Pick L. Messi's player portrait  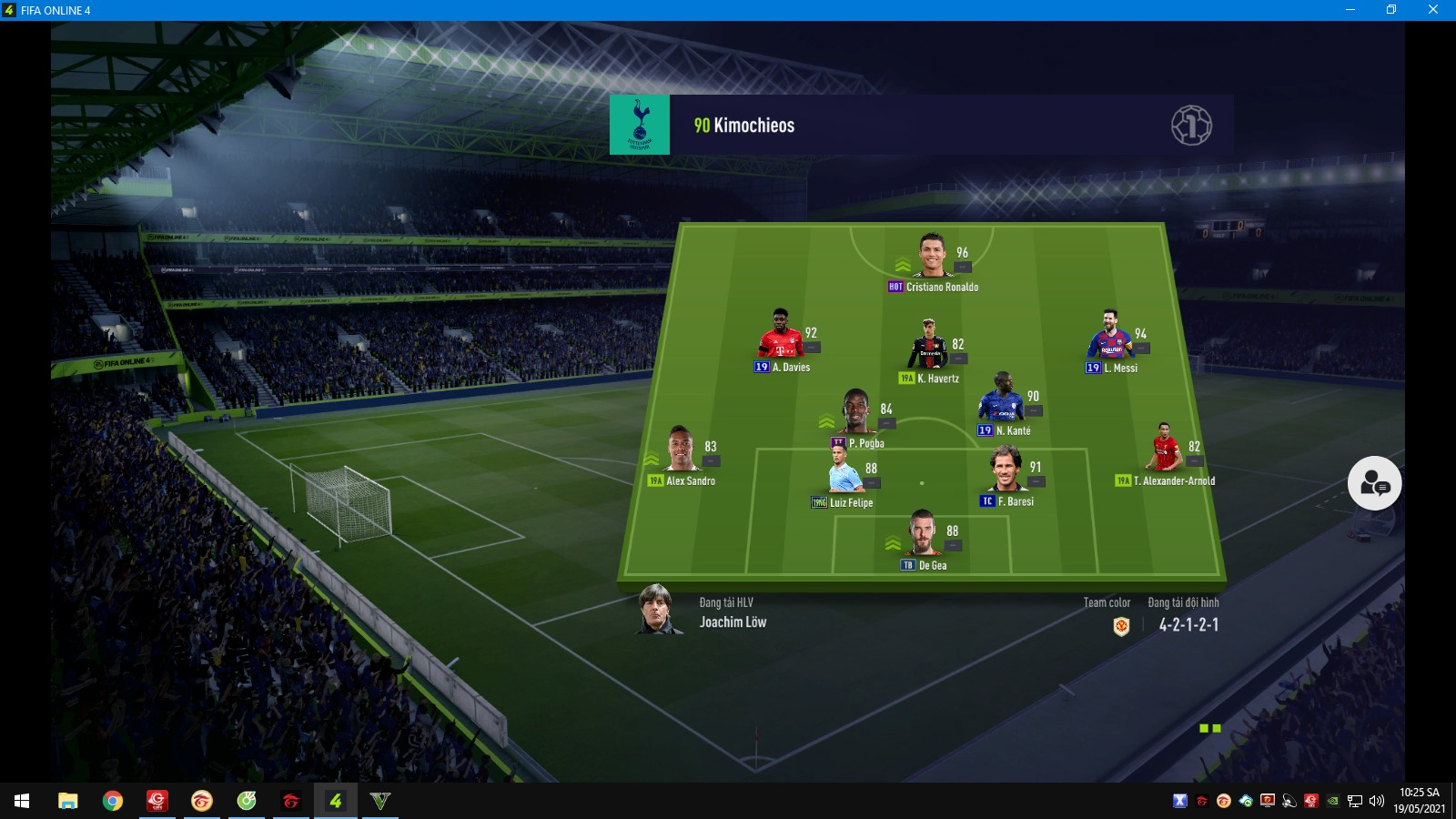tap(1109, 336)
